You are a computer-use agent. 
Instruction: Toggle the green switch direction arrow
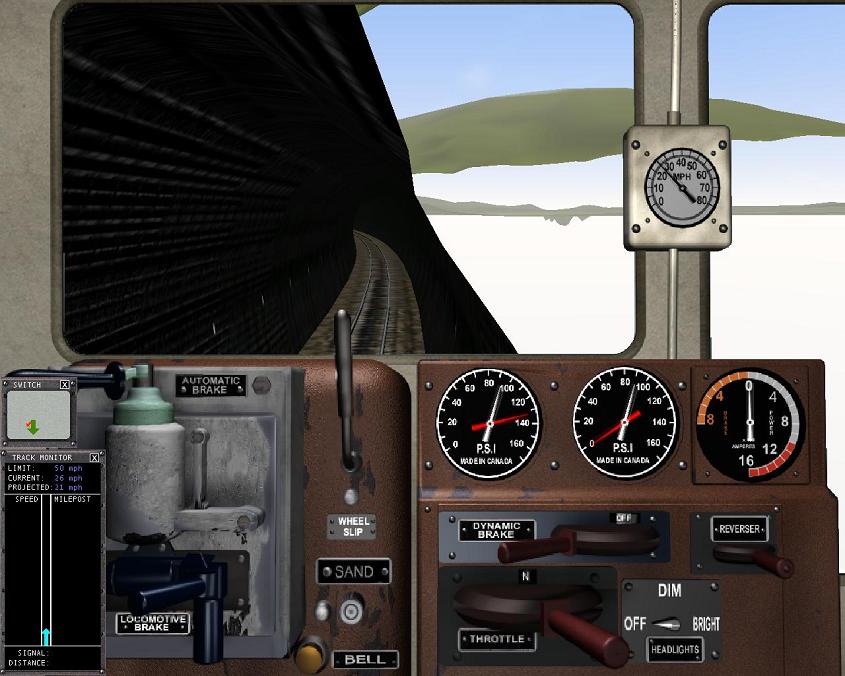point(33,427)
